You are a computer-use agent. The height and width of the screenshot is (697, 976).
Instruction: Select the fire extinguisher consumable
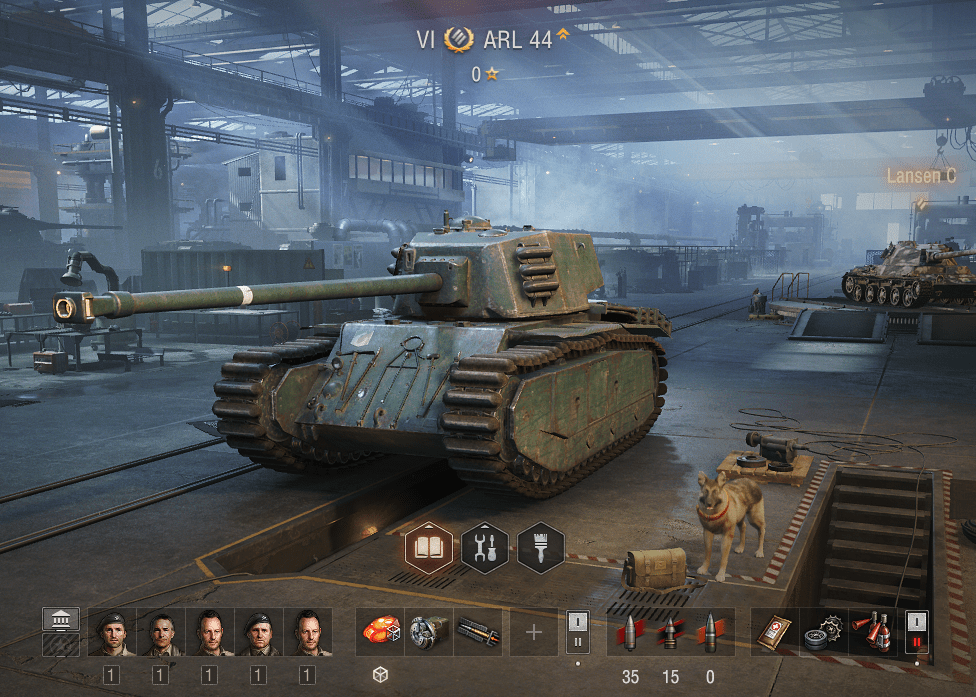coord(872,632)
